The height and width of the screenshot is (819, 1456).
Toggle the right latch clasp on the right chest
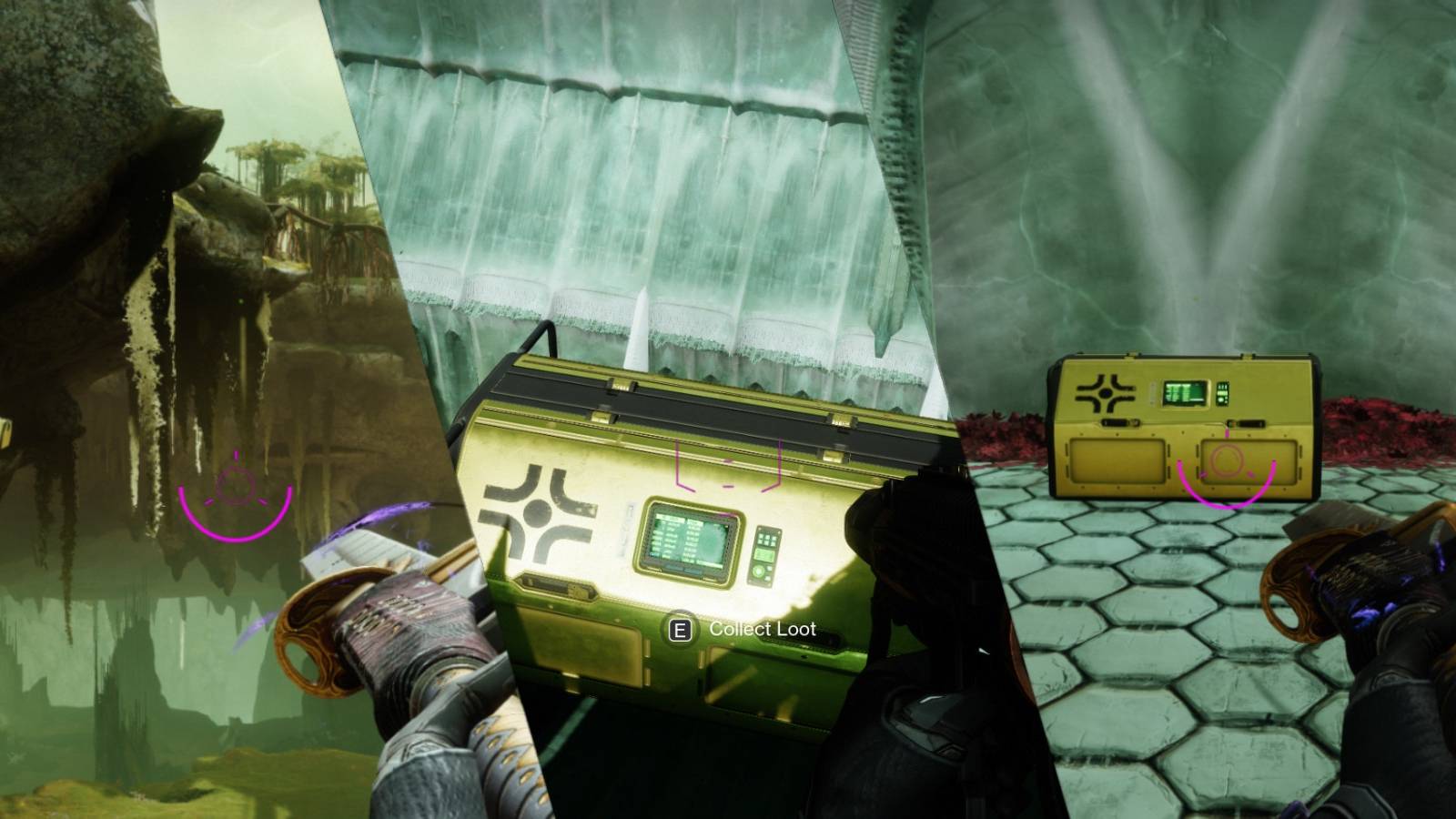(1247, 422)
